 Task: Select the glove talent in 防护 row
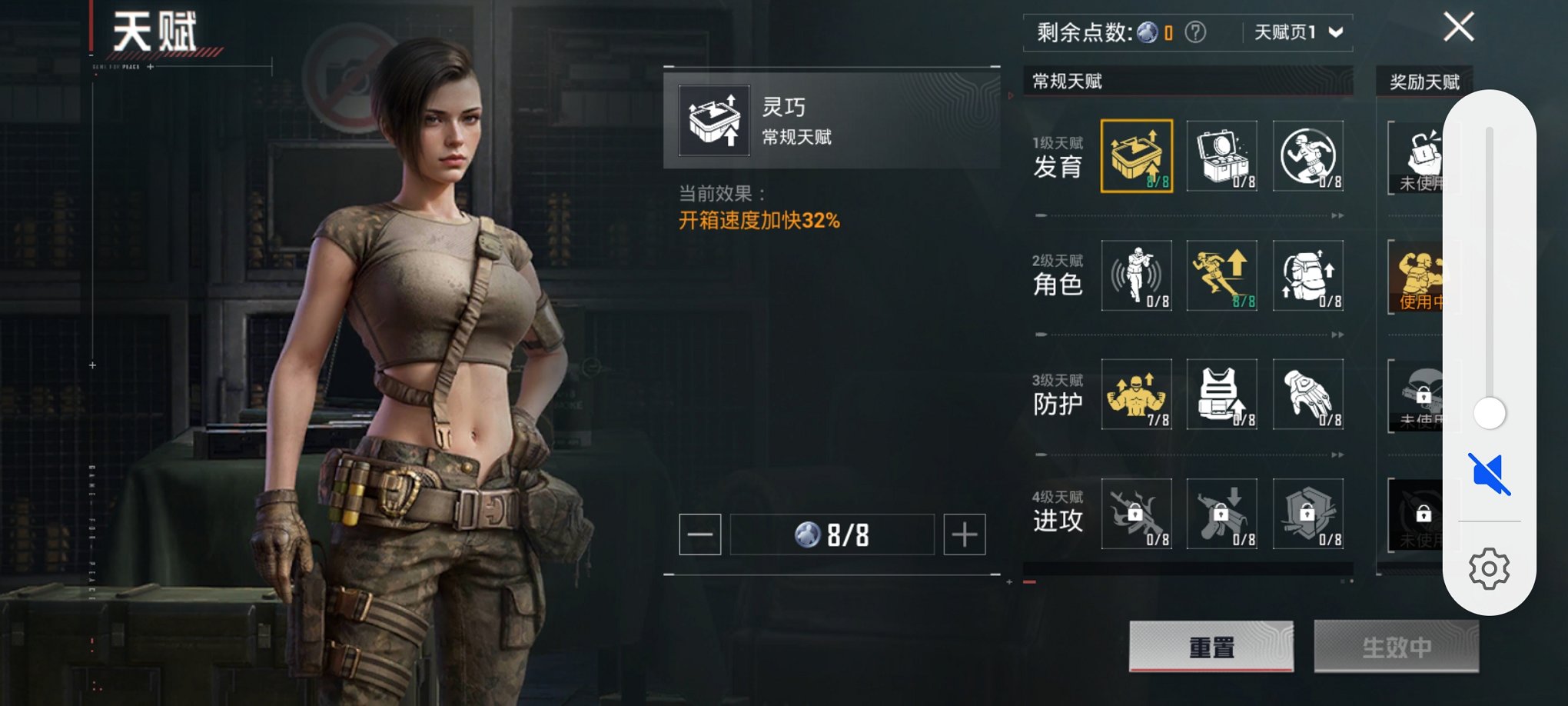1308,395
